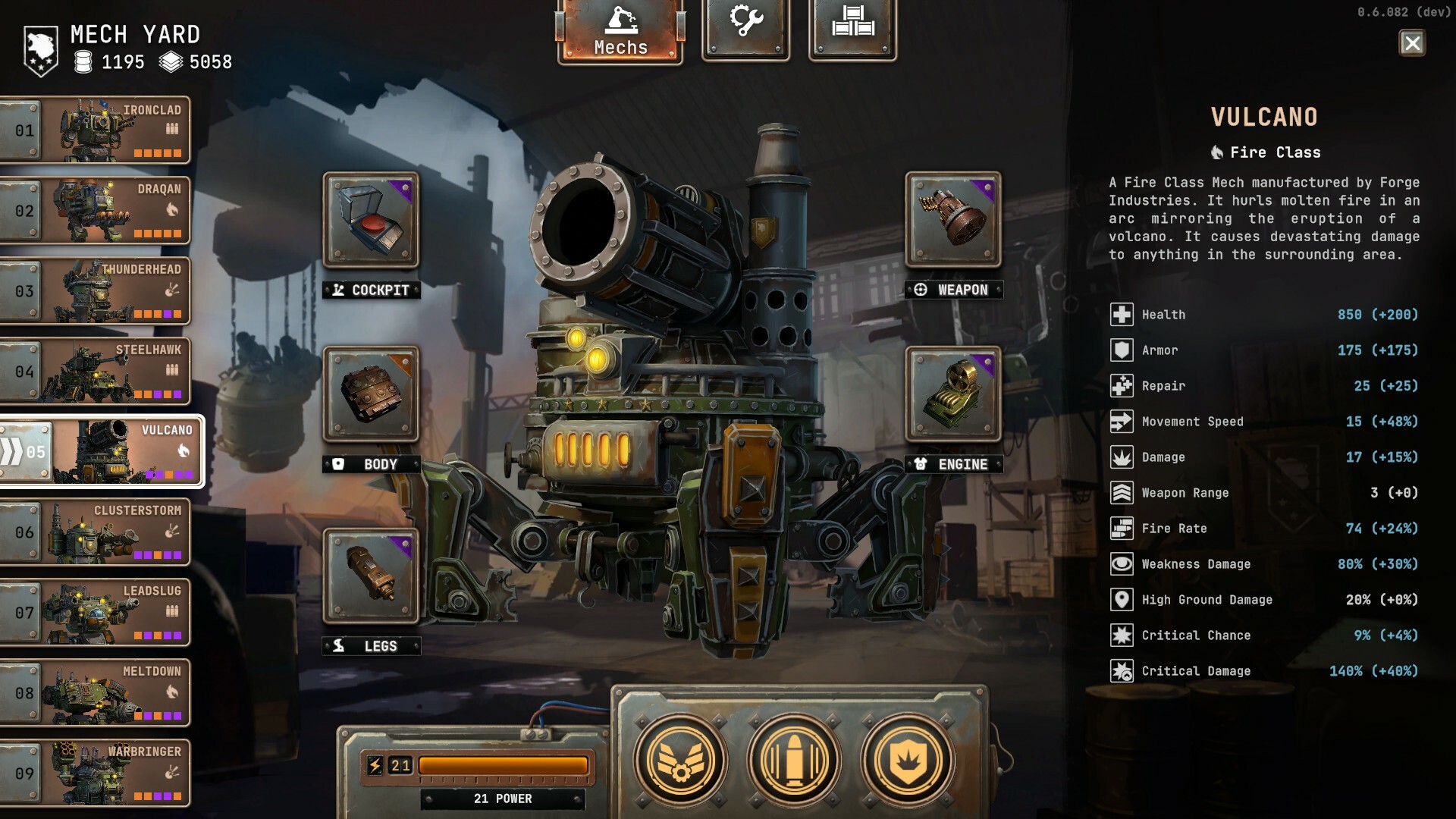
Task: Open the Body equipment slot
Action: tap(371, 394)
